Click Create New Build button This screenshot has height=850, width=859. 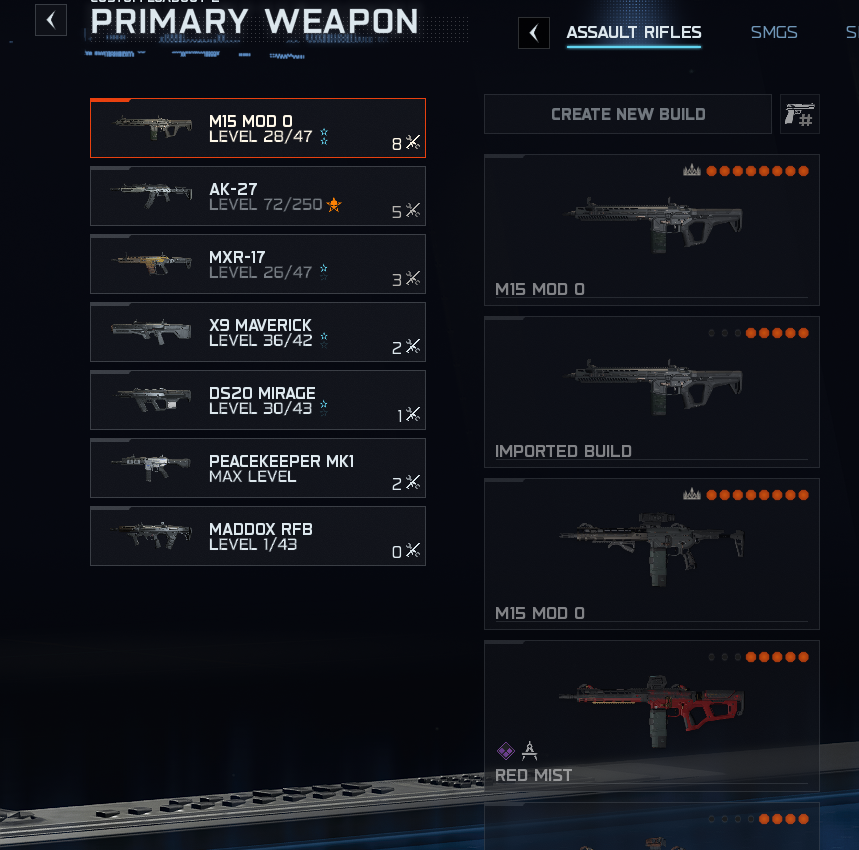[628, 114]
